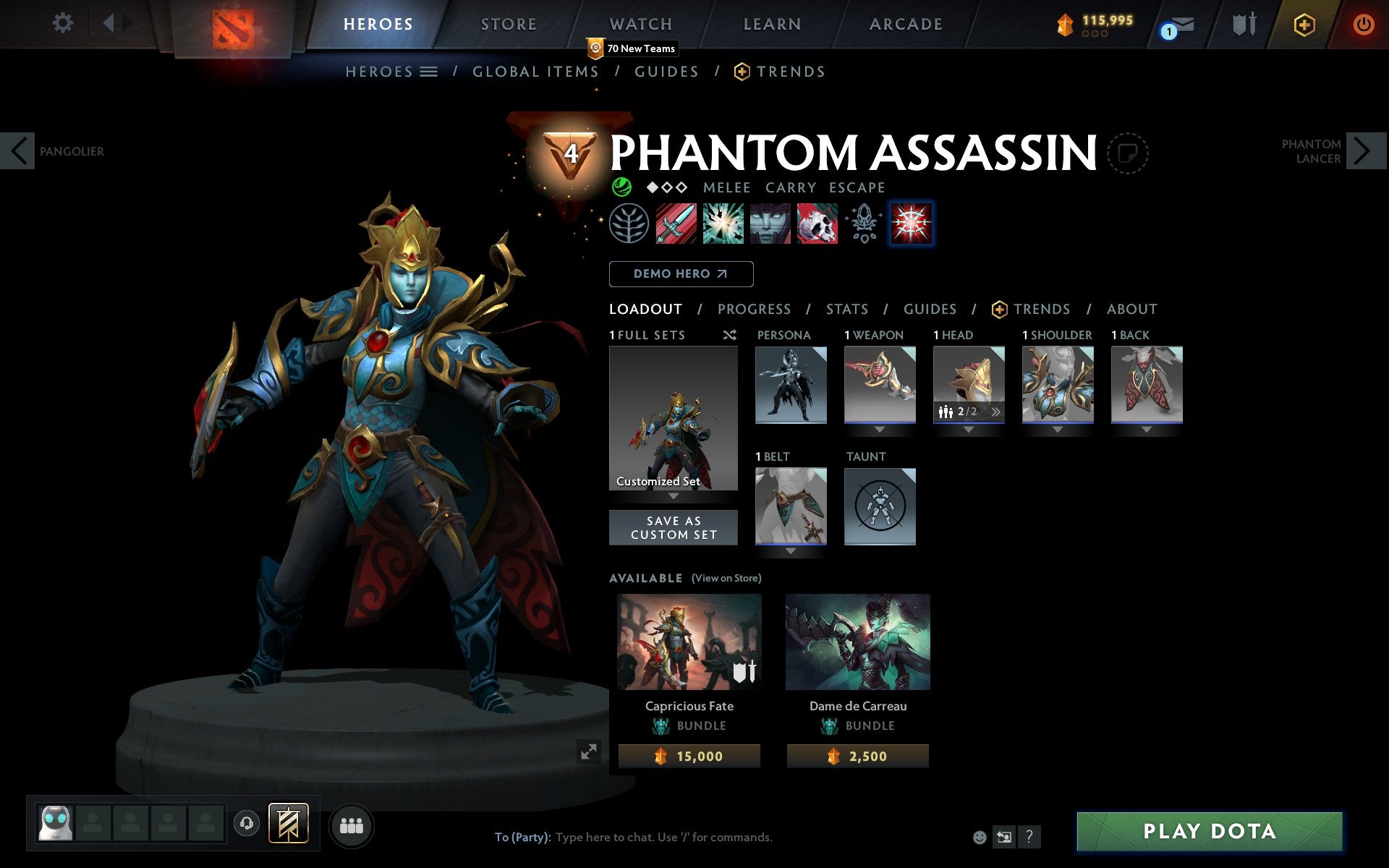Click the Aghanim's Scepter upgrade icon

864,223
